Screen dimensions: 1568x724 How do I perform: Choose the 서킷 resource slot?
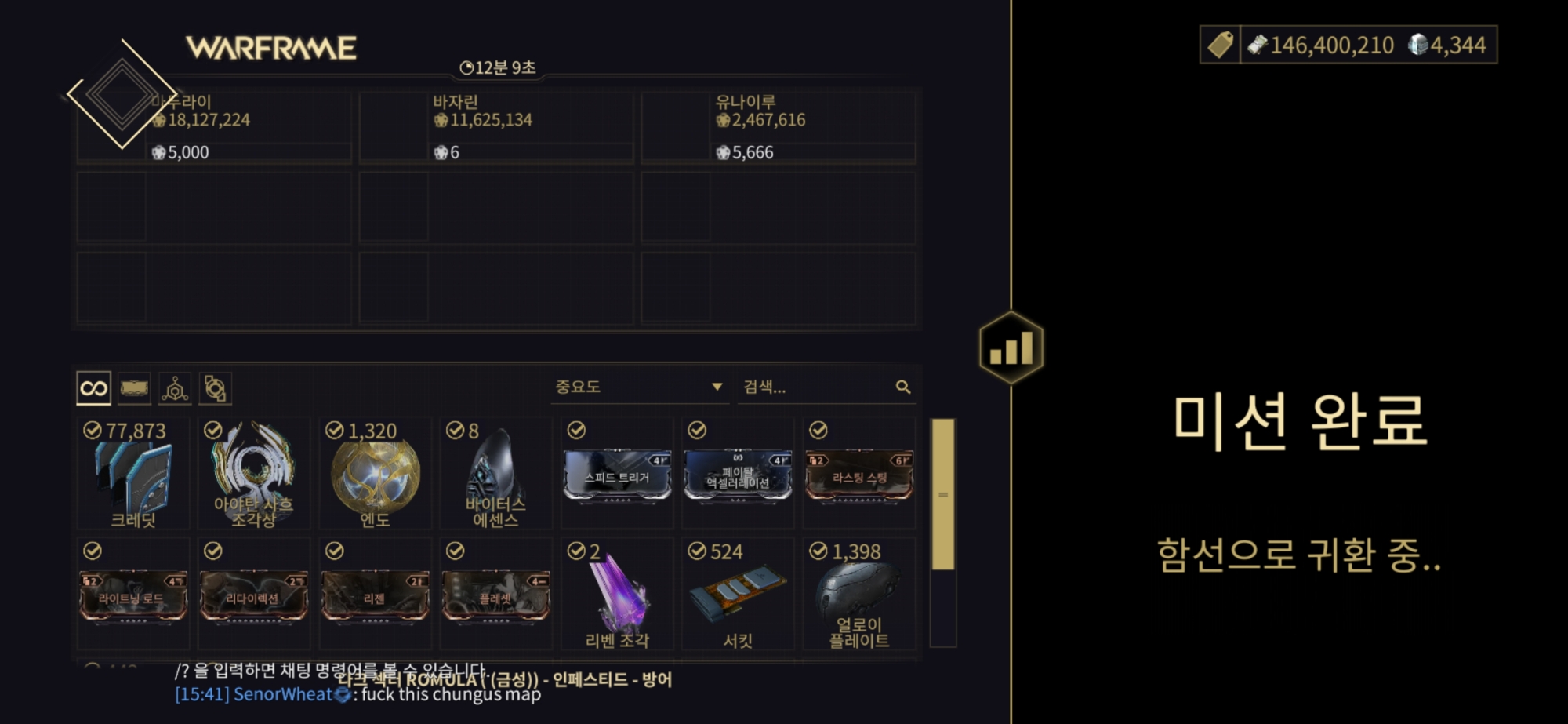coord(738,595)
